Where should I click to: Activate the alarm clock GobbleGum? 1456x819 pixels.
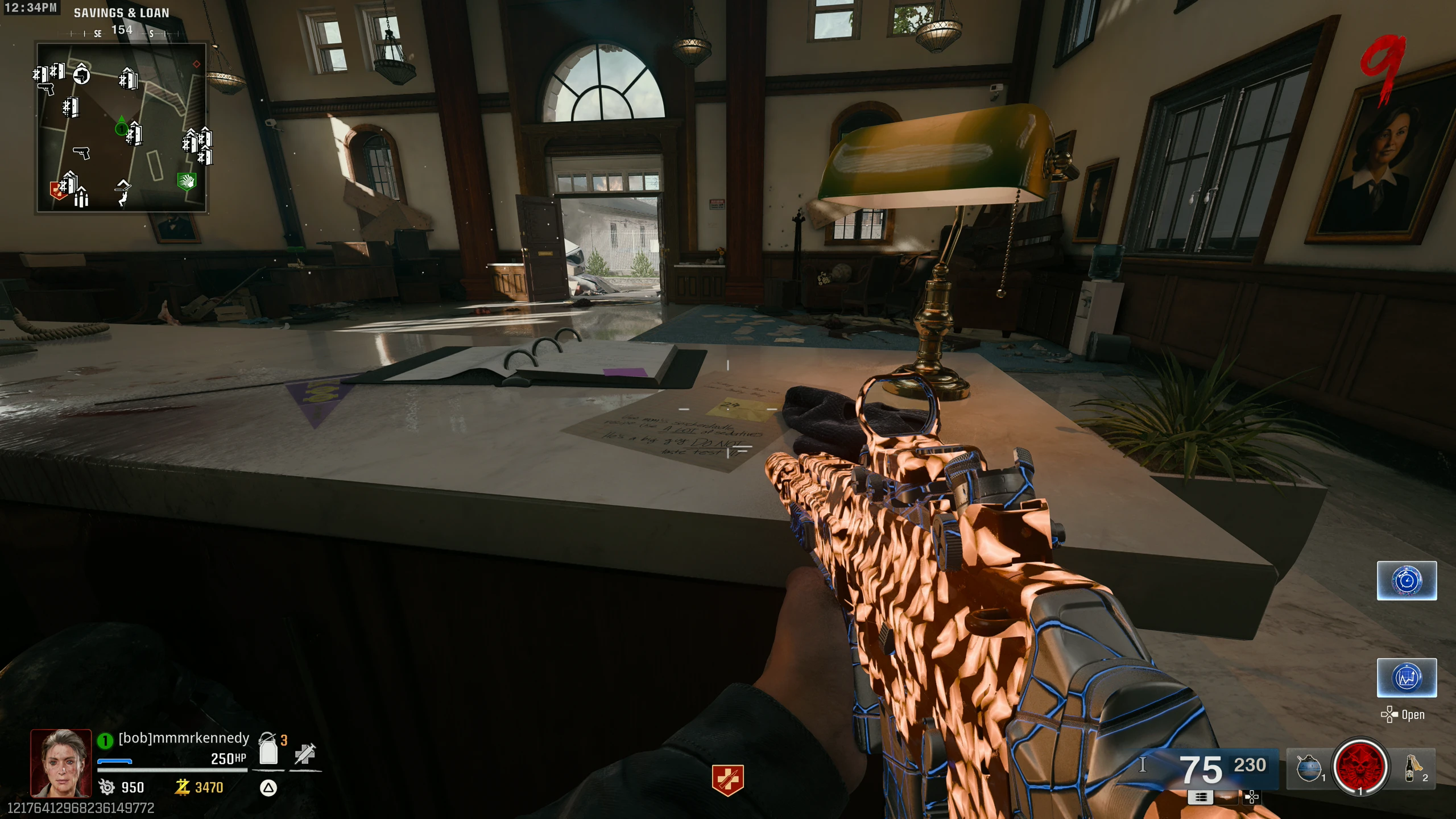(1407, 581)
